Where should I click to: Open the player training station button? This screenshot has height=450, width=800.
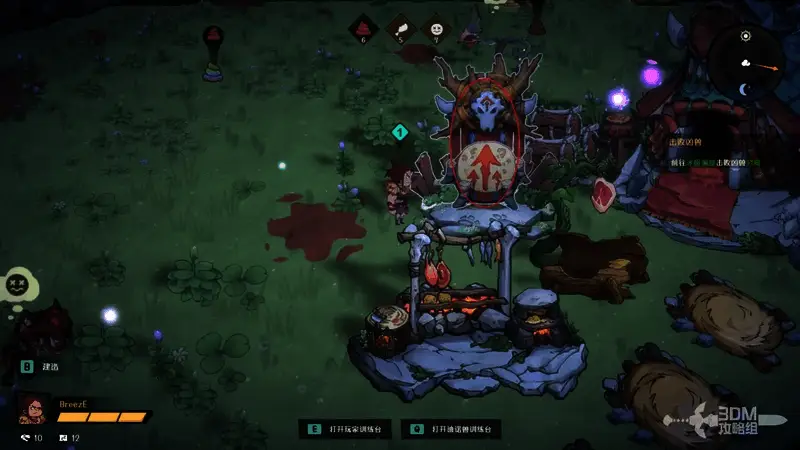point(349,429)
